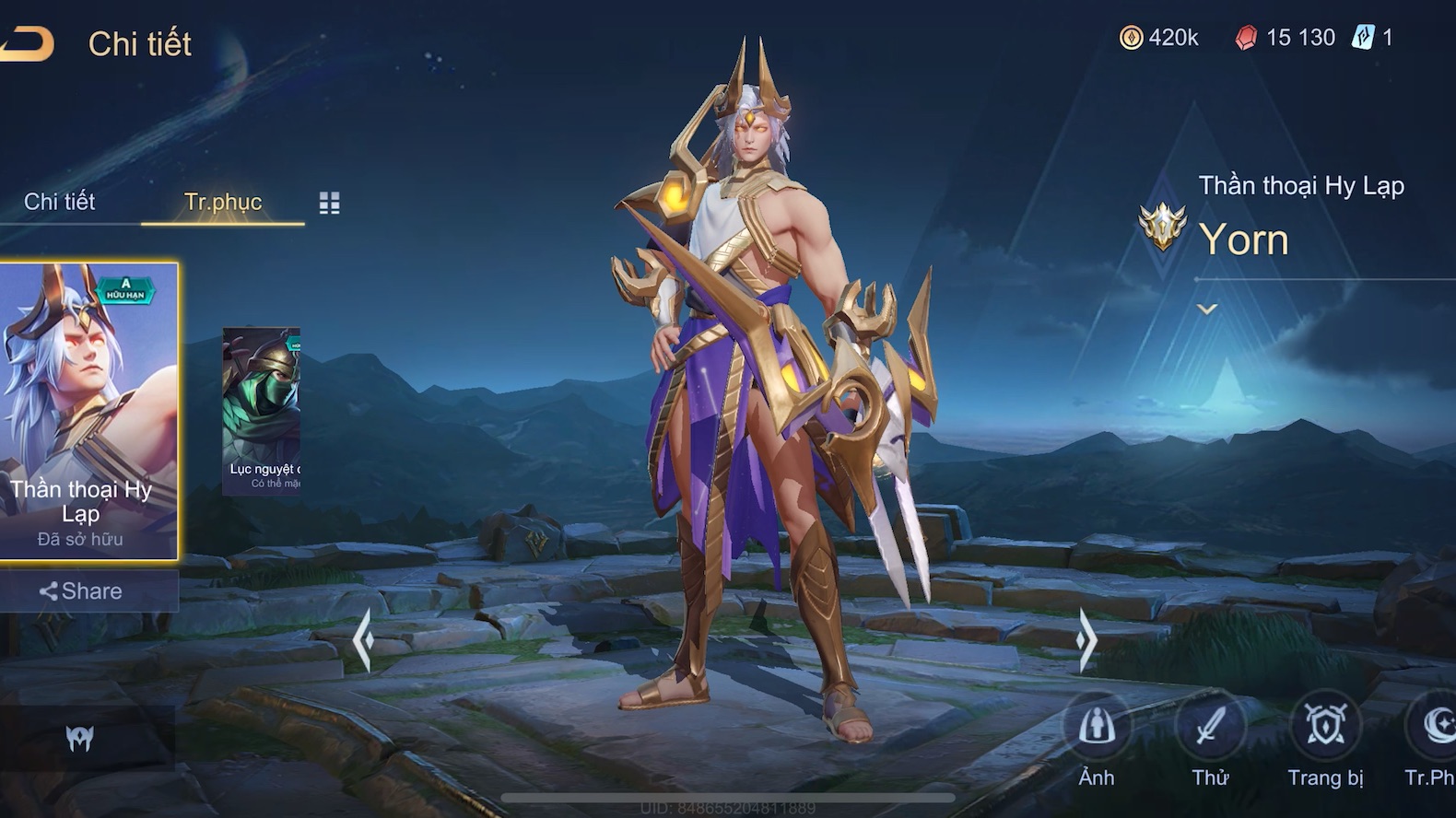This screenshot has width=1456, height=818.
Task: Show the previous hero with left arrow
Action: tap(363, 638)
